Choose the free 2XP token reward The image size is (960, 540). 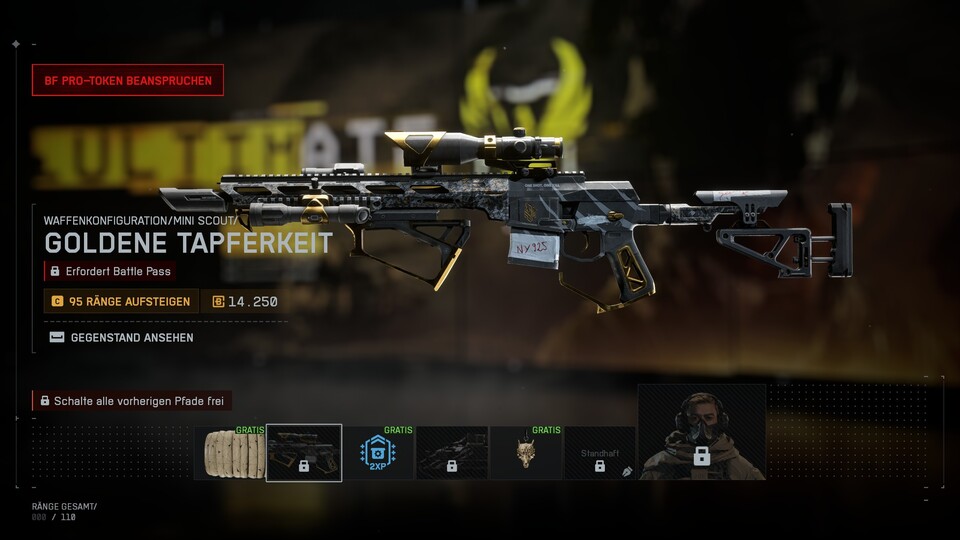[x=378, y=453]
